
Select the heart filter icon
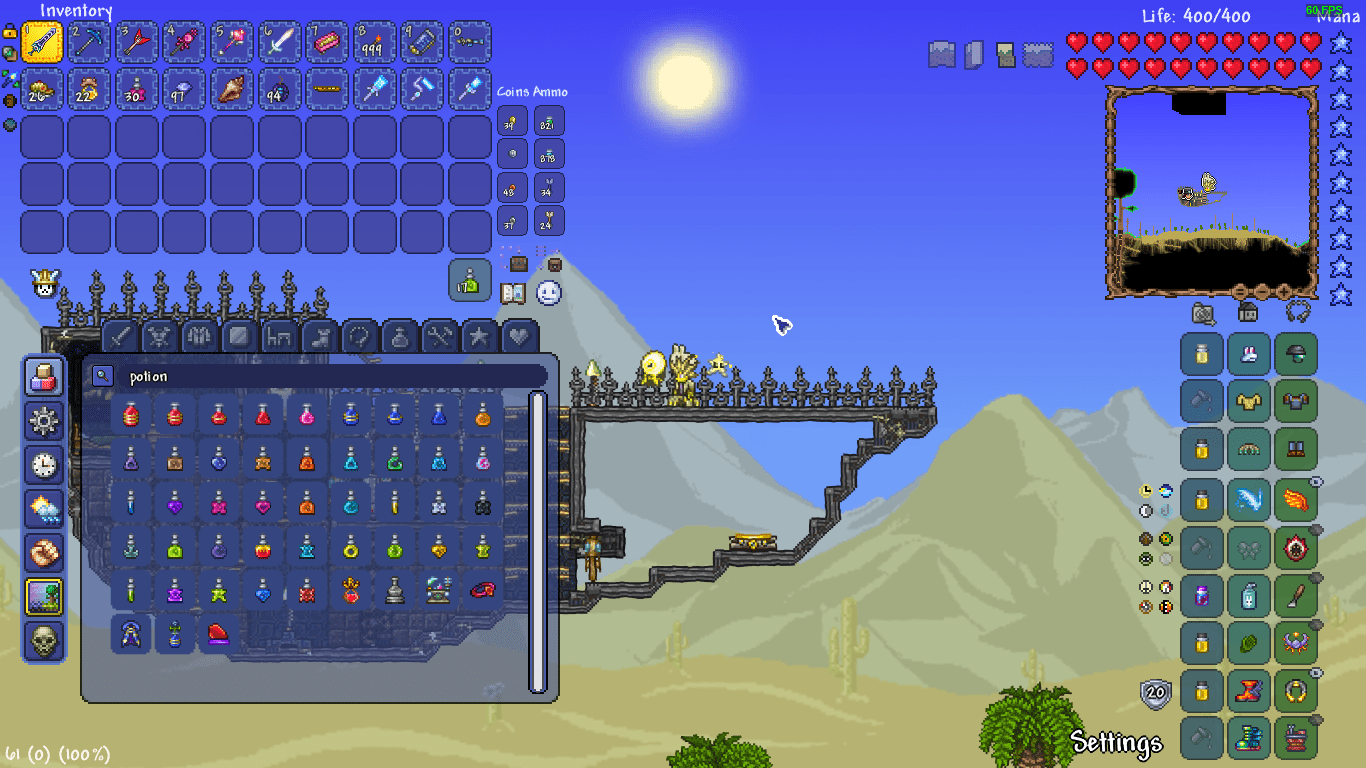518,337
